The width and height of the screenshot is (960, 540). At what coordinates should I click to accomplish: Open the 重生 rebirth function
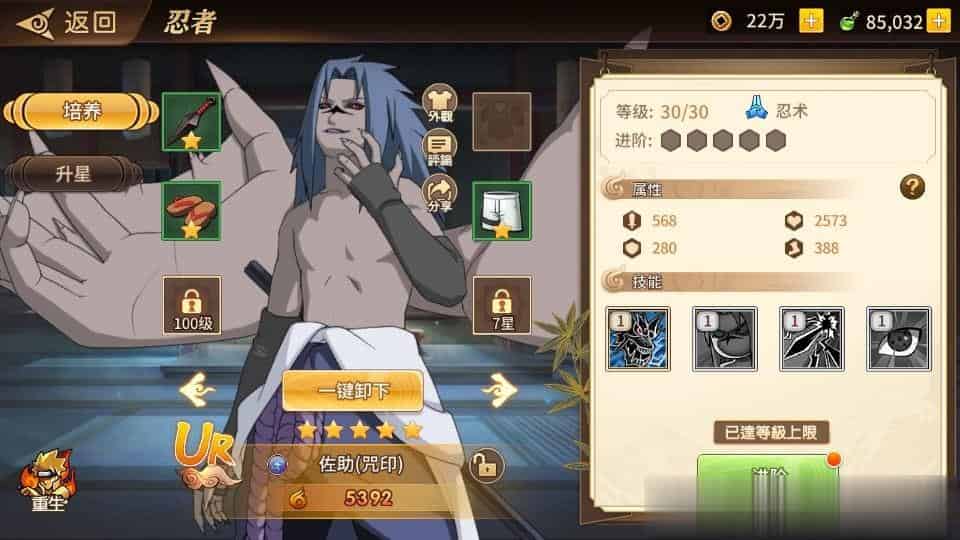tap(46, 482)
